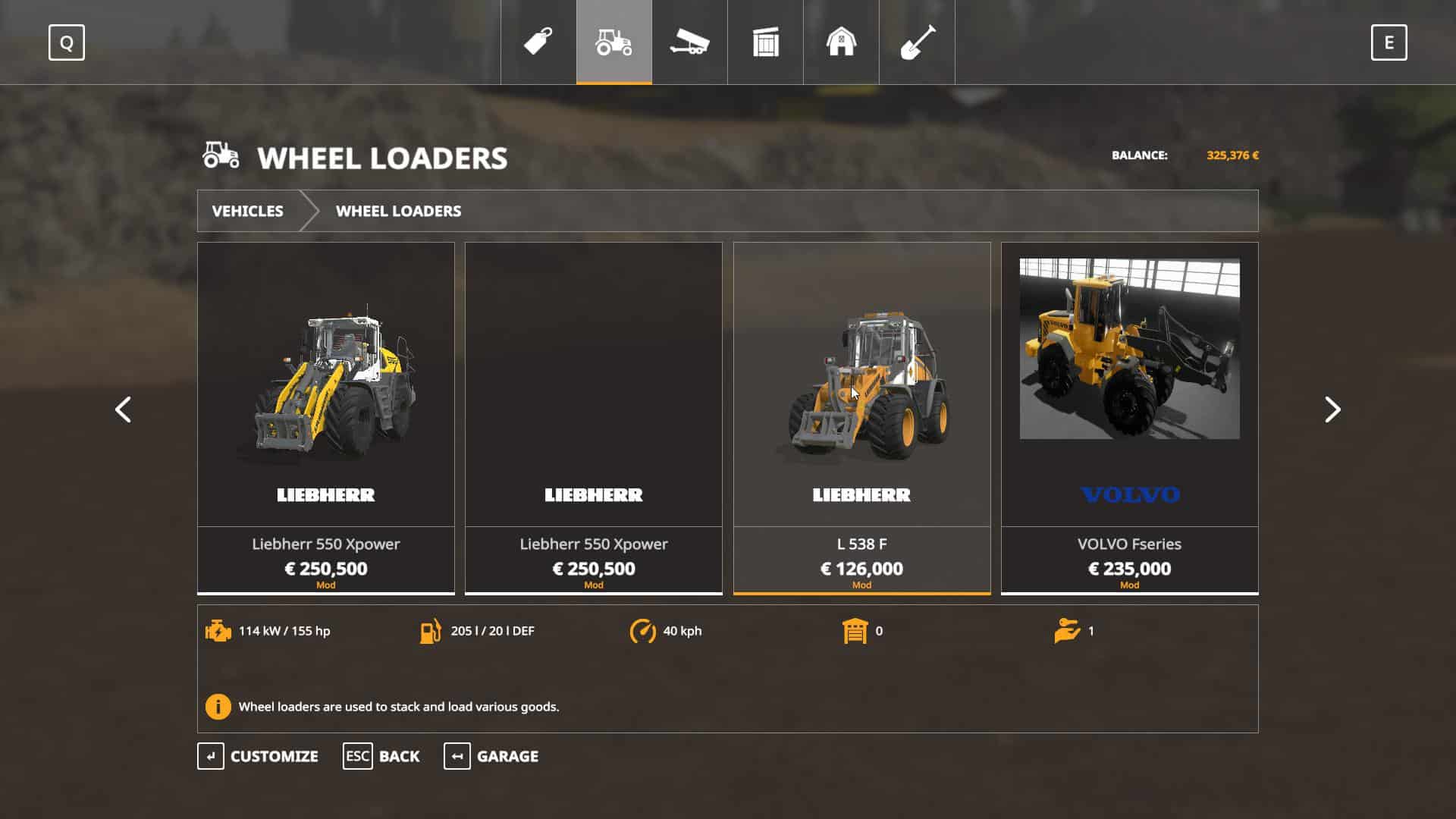Switch to the shovel landscaping tab

(917, 42)
